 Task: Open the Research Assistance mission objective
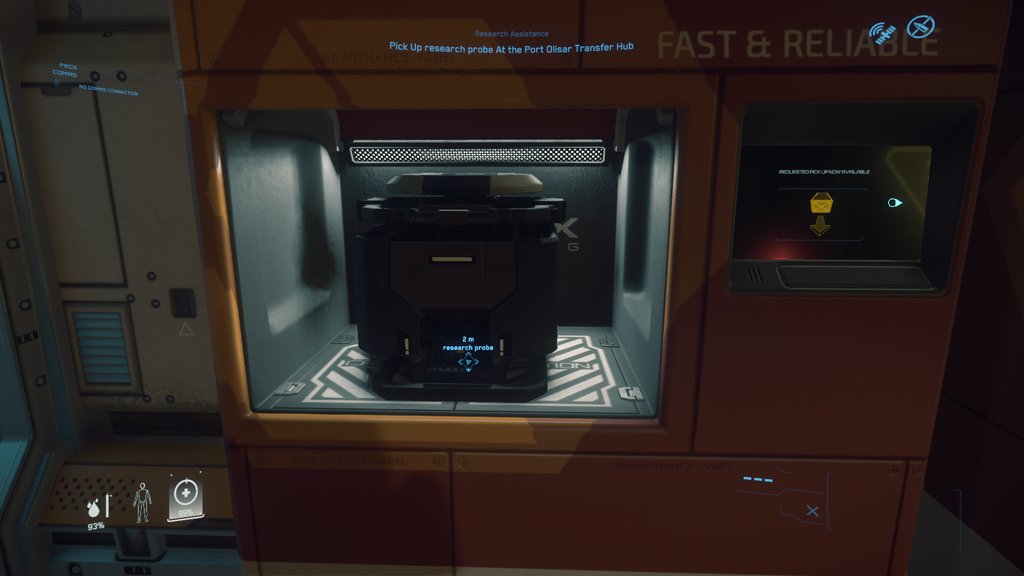511,46
